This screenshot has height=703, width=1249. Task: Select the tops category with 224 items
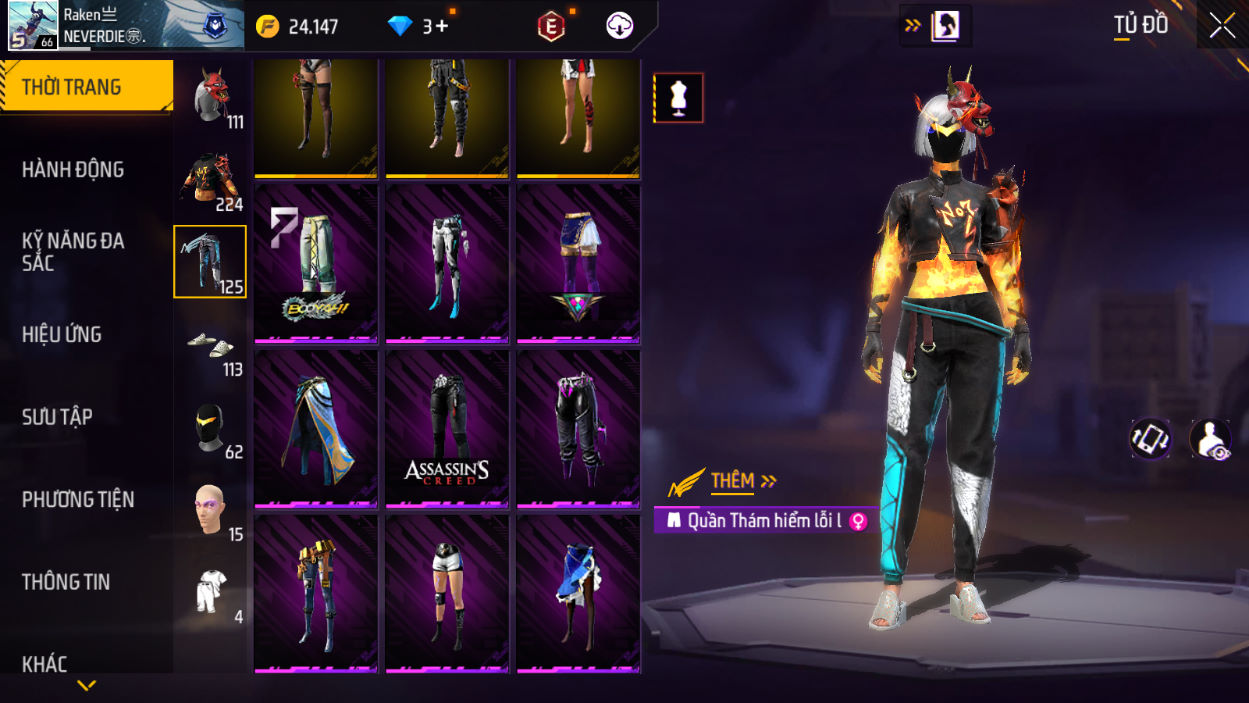(210, 180)
